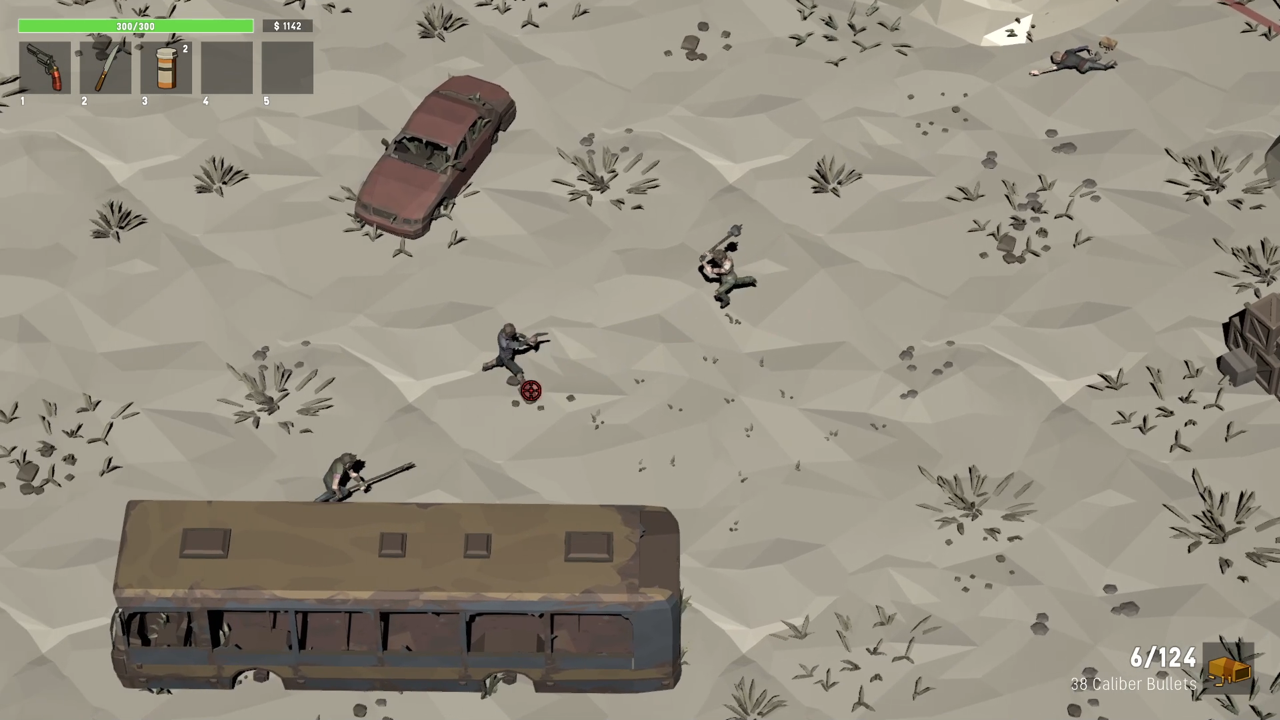Use the pill bottle in slot 3

(x=166, y=68)
